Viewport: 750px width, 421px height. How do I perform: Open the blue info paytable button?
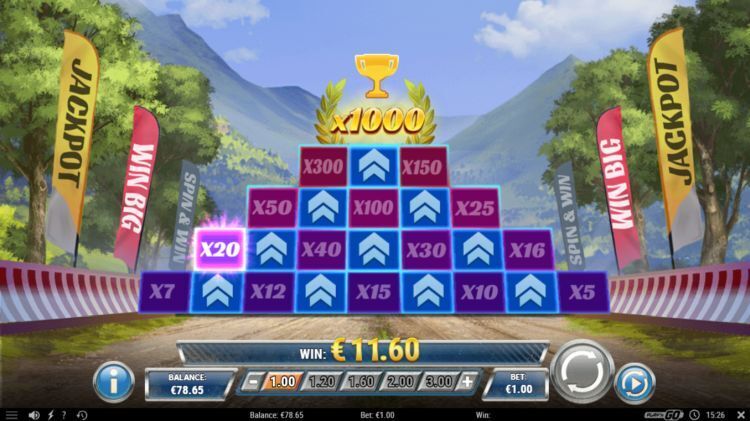pos(114,381)
